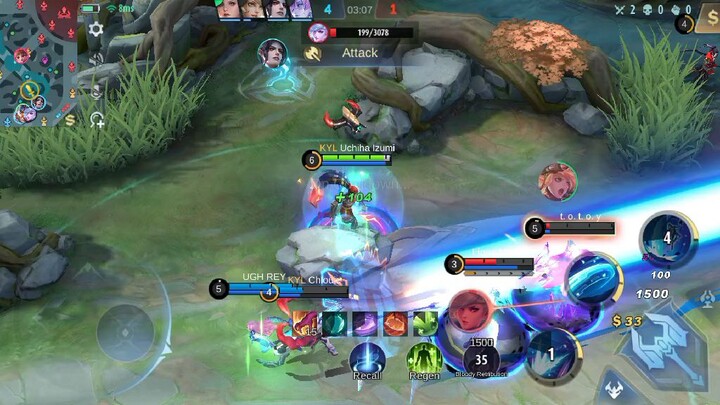Open settings via the gear icon
This screenshot has height=405, width=720.
[96, 29]
